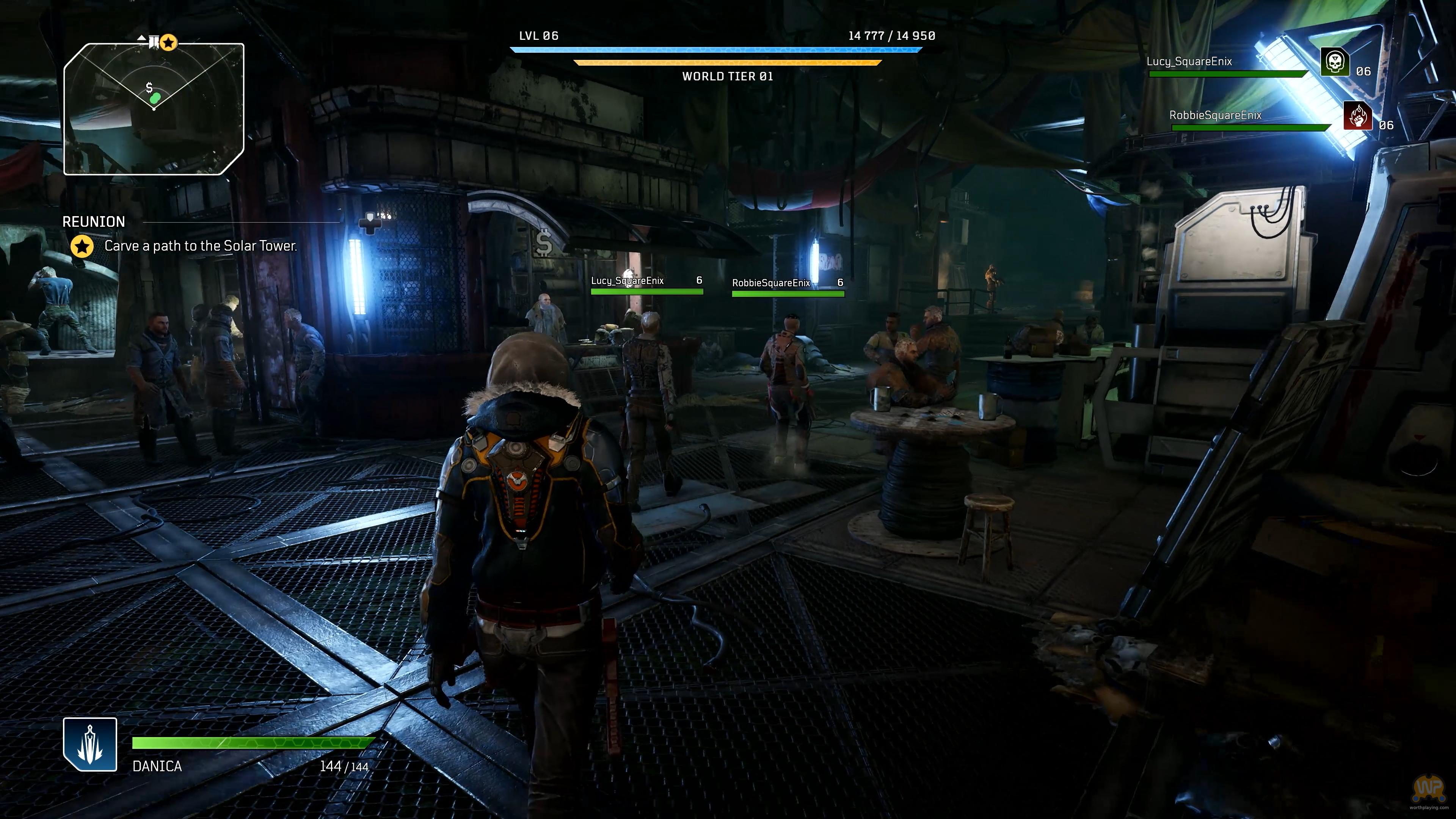This screenshot has height=819, width=1456.
Task: Click the RobbieSquareEnix nameplate above teammate
Action: coord(771,283)
